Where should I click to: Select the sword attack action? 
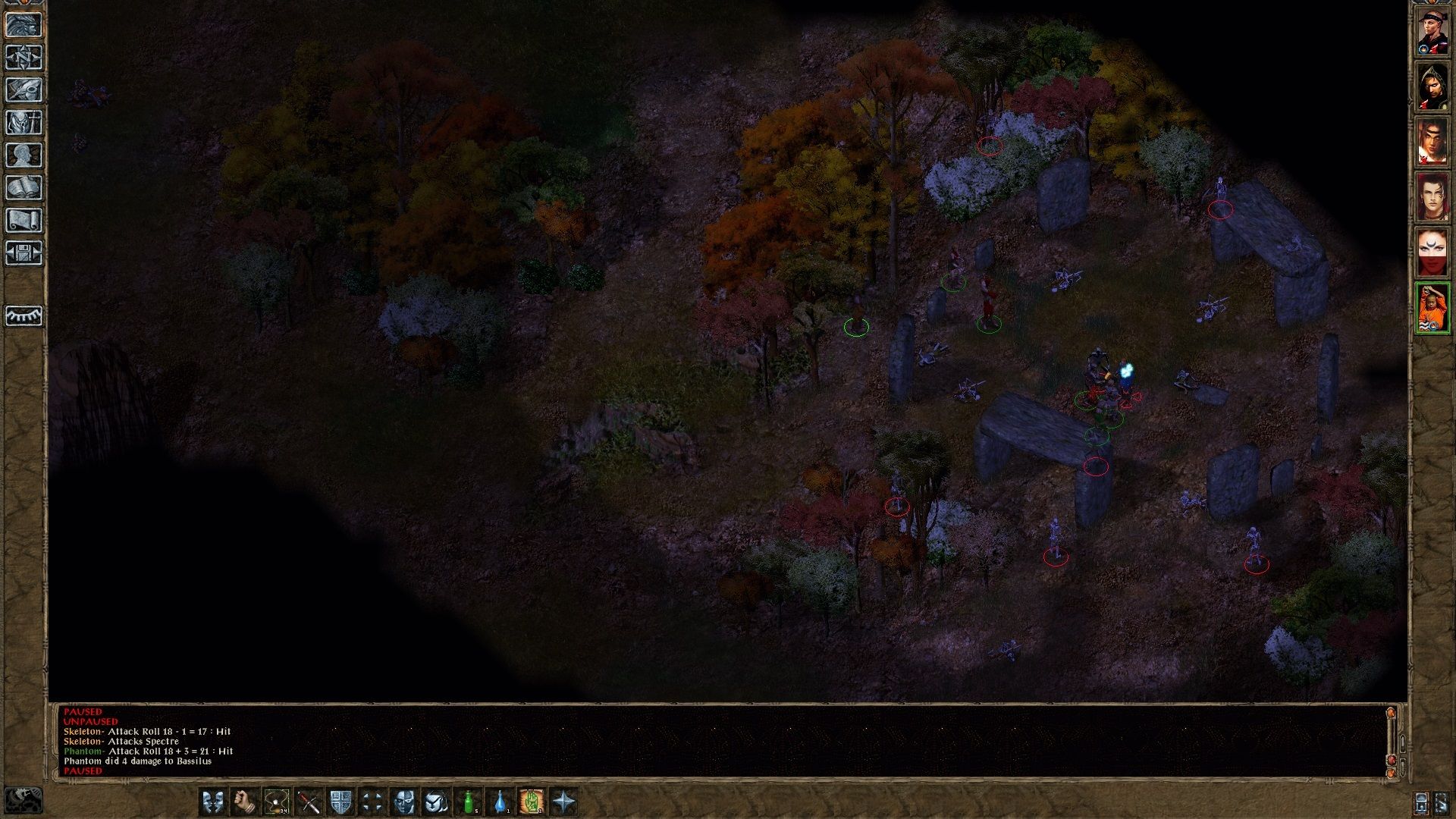pyautogui.click(x=308, y=802)
